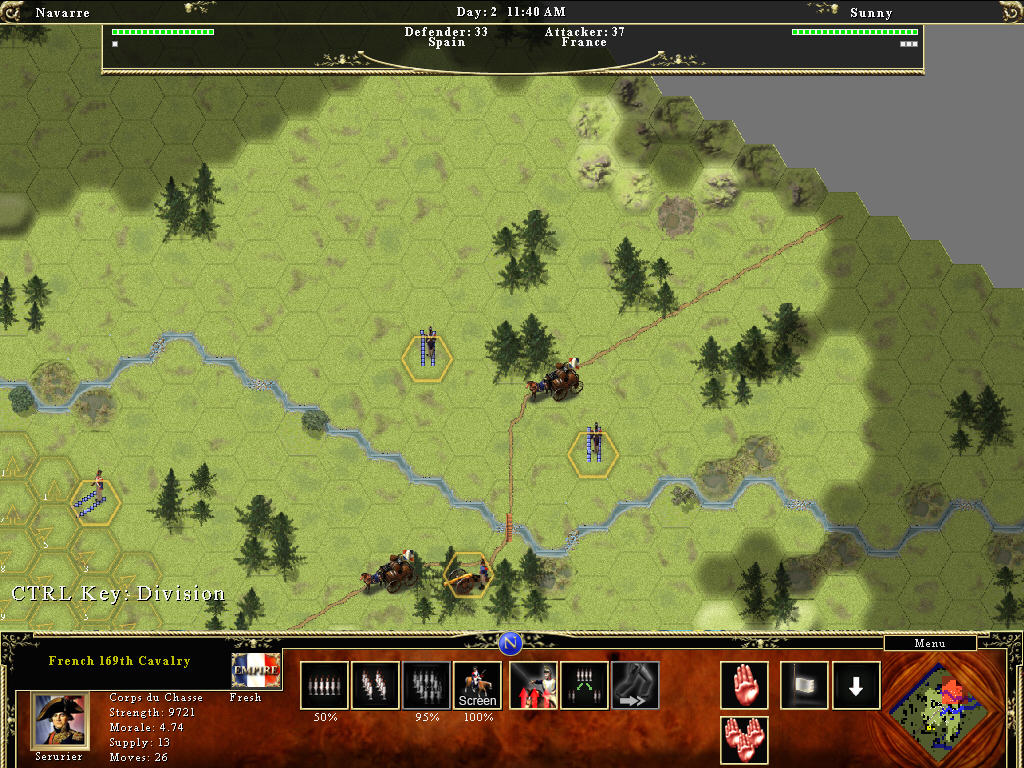Click the double red hands button
Viewport: 1024px width, 768px height.
pyautogui.click(x=744, y=740)
